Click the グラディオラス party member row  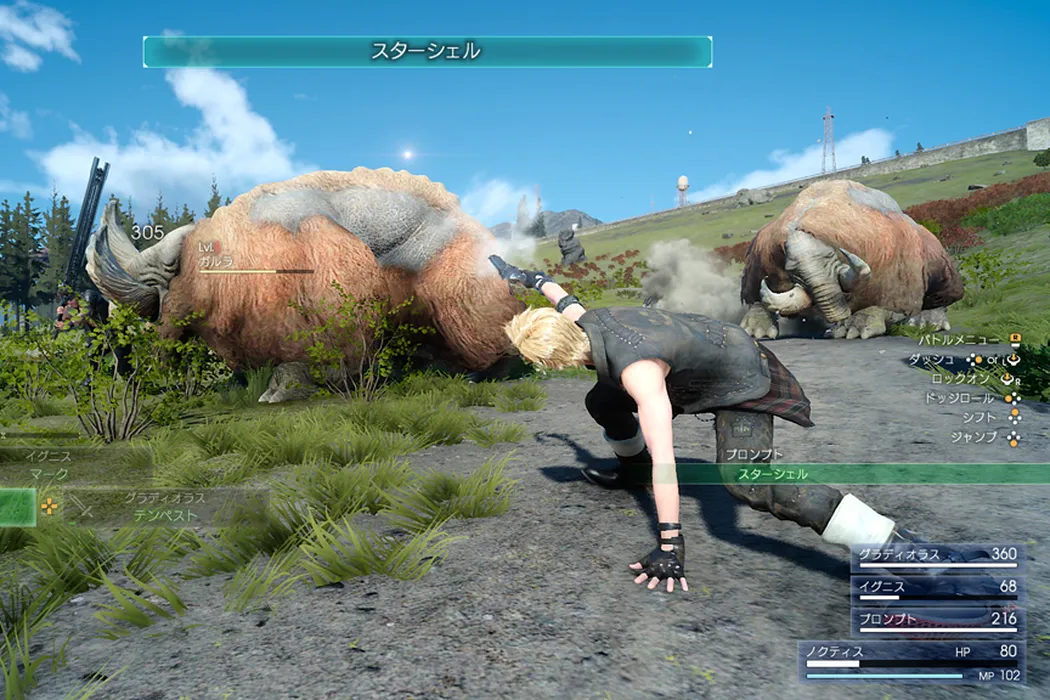coord(936,555)
